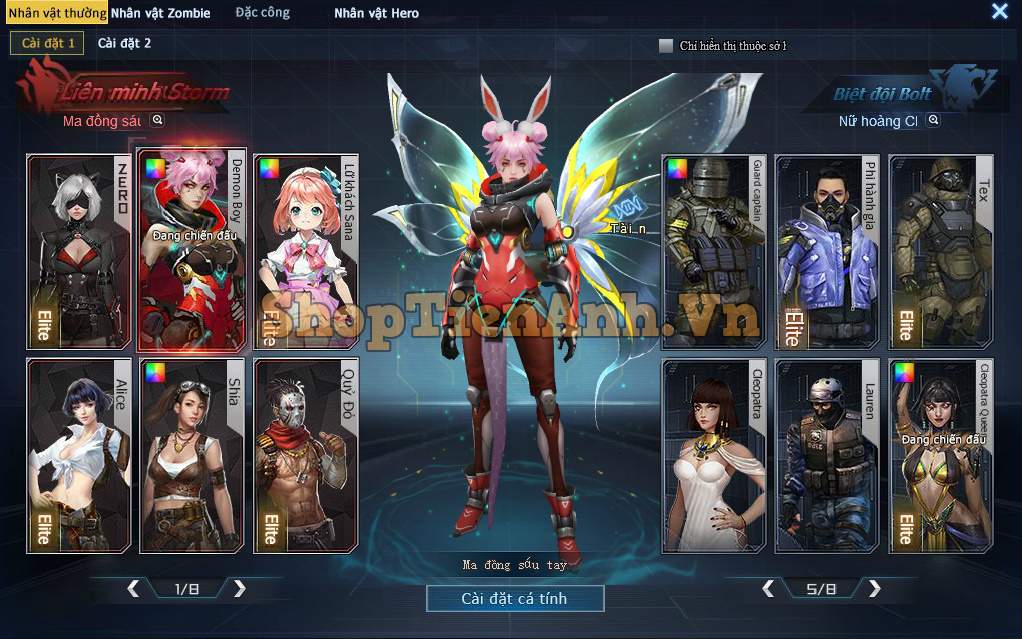
Task: Pick the Cleopatra character card
Action: 714,455
